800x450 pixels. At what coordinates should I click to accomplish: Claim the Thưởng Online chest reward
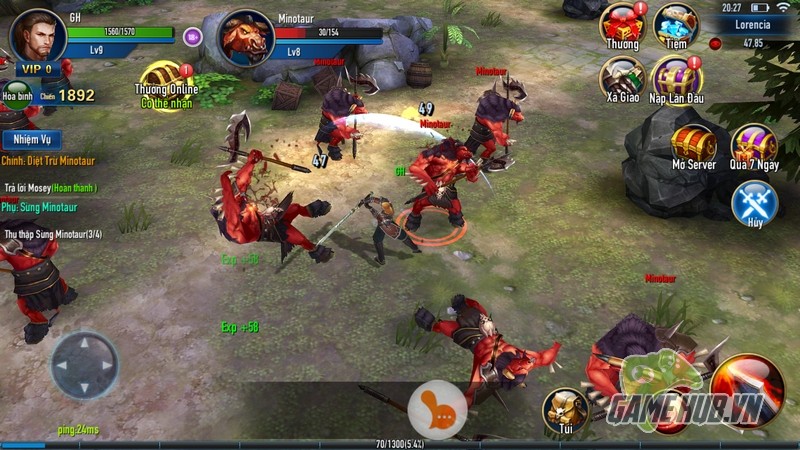point(166,80)
